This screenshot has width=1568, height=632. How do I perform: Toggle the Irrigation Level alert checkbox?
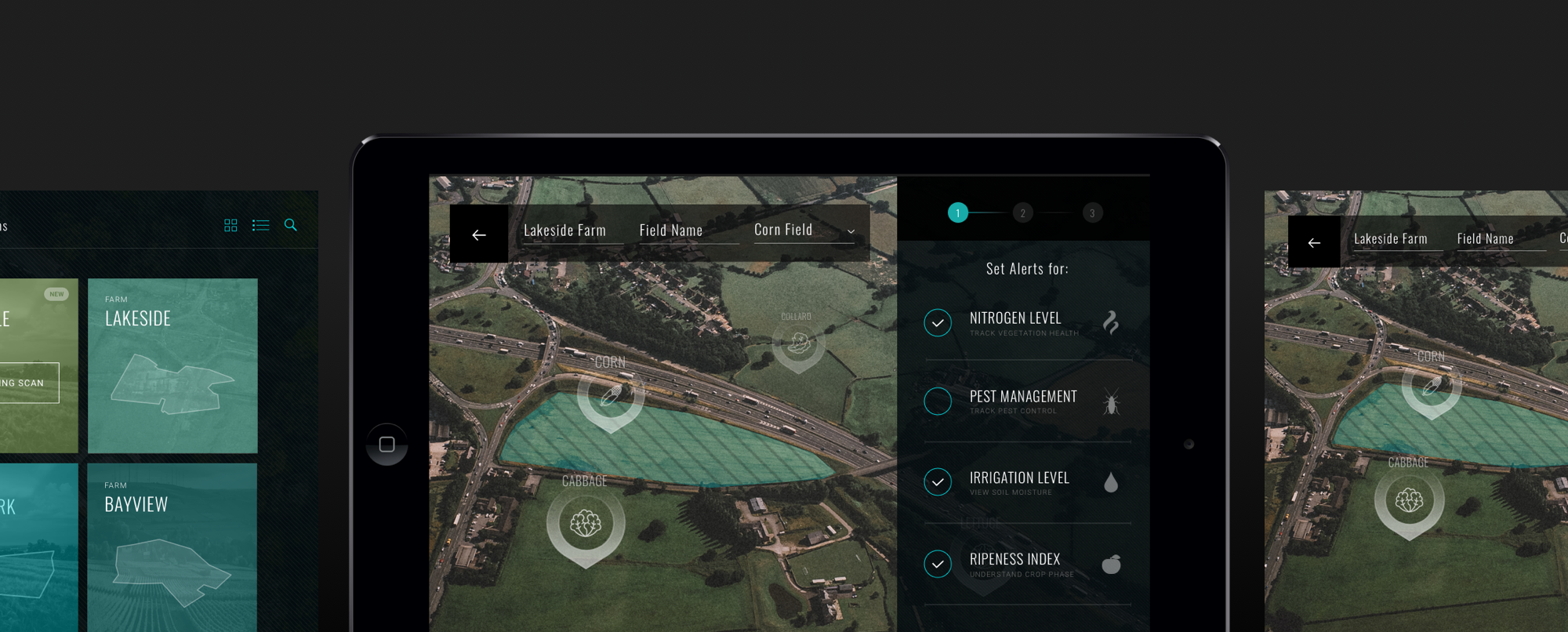[x=938, y=482]
